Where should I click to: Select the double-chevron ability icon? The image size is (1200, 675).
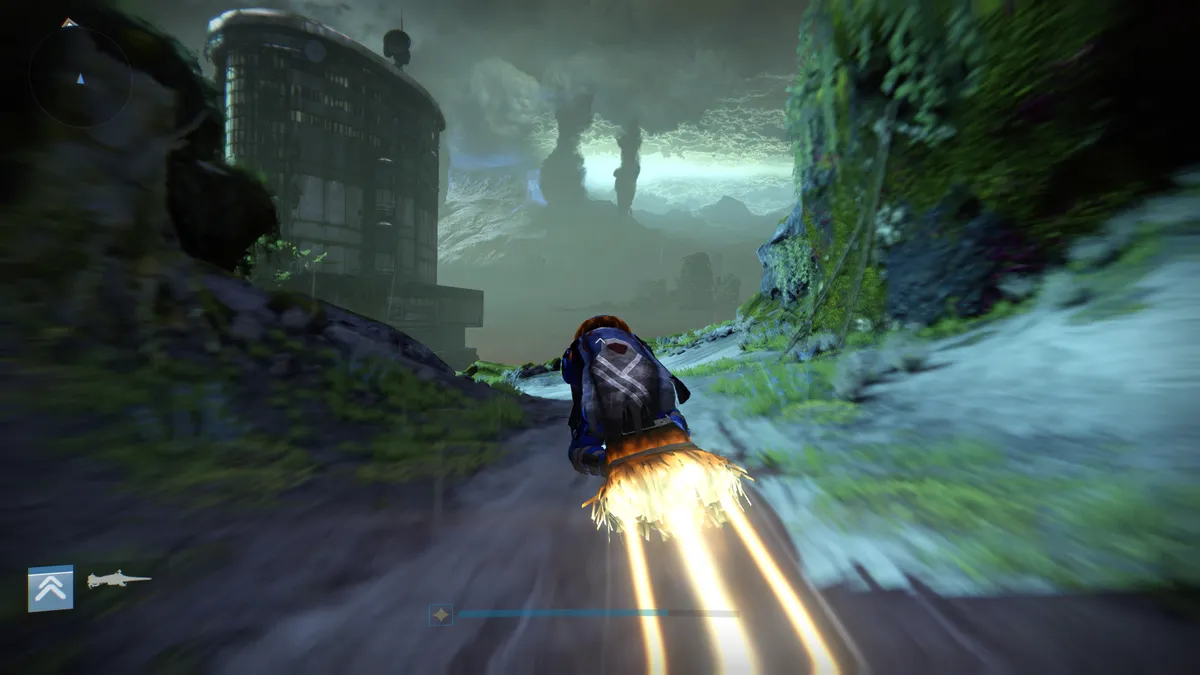[x=50, y=588]
